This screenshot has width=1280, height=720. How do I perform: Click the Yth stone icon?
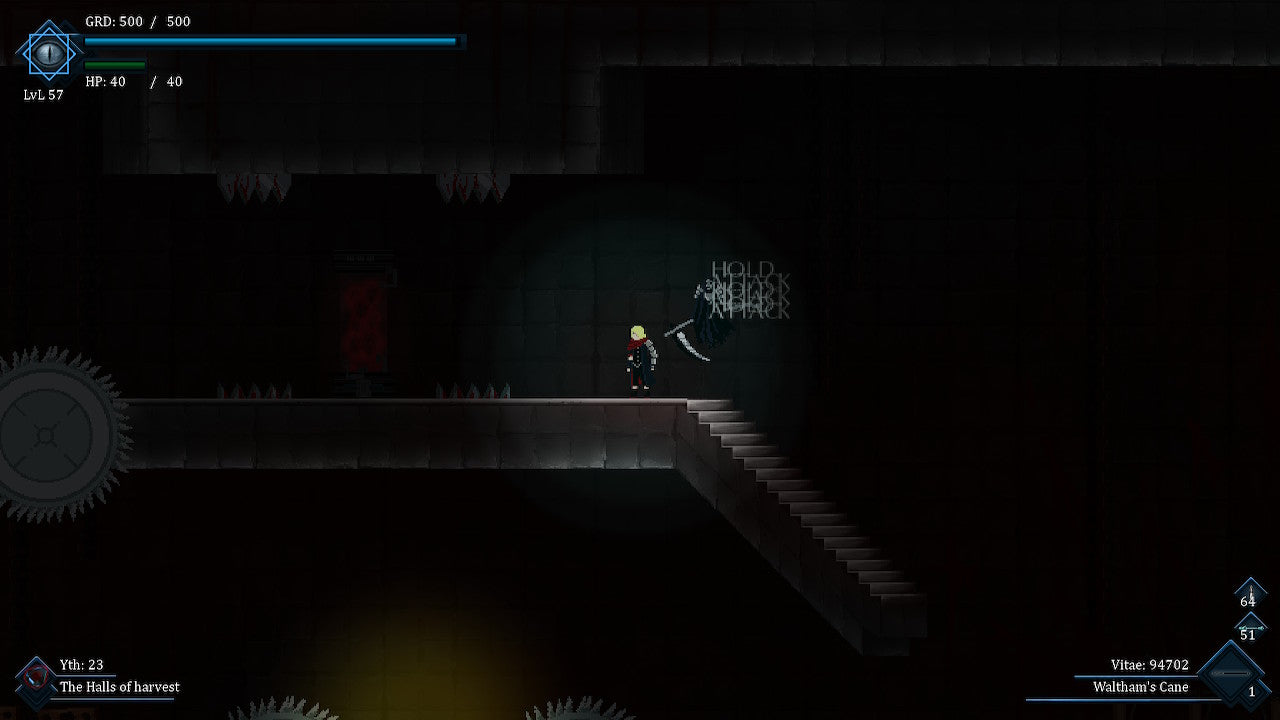(36, 677)
